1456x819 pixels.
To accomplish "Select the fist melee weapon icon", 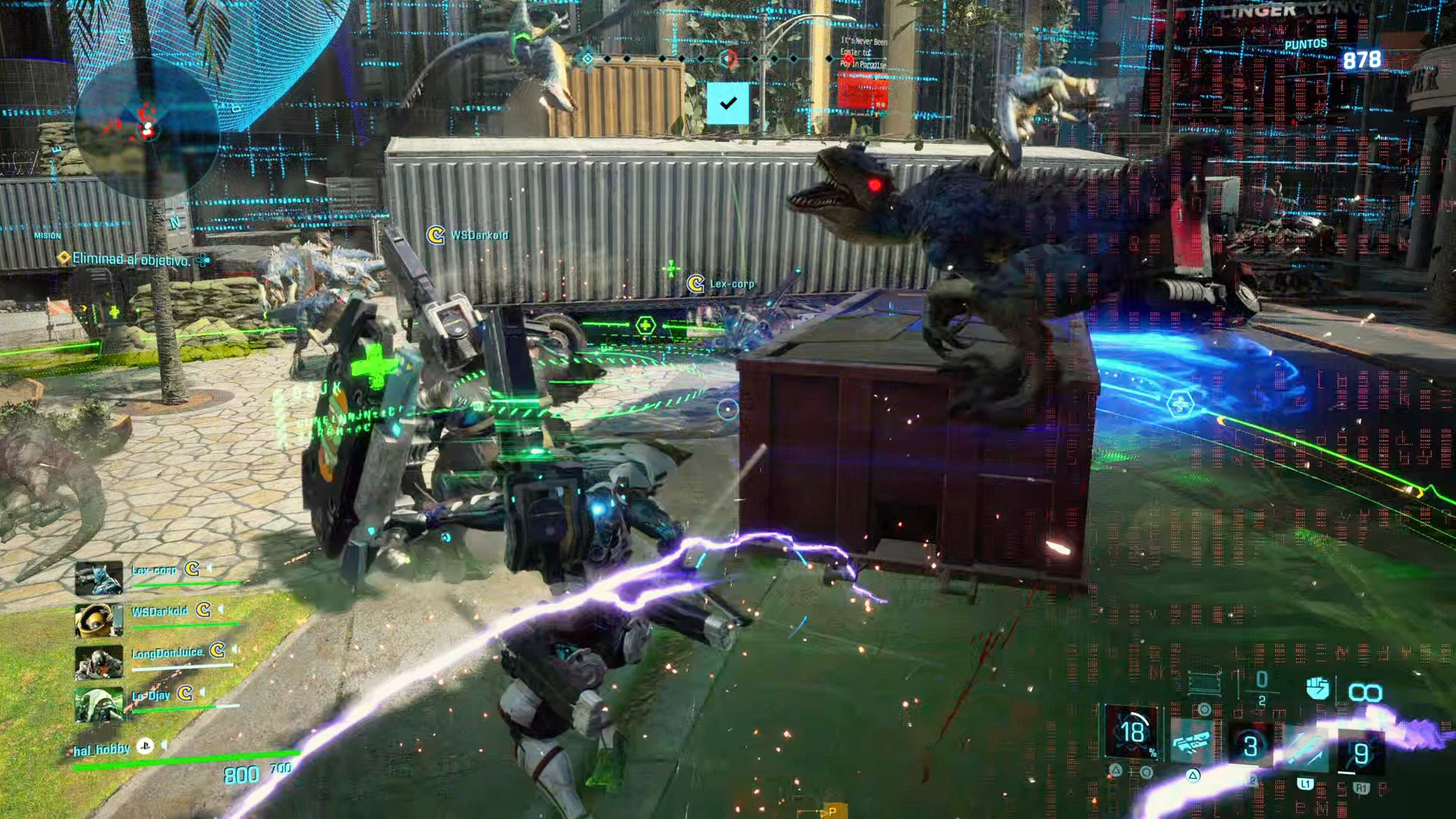I will tap(1318, 689).
